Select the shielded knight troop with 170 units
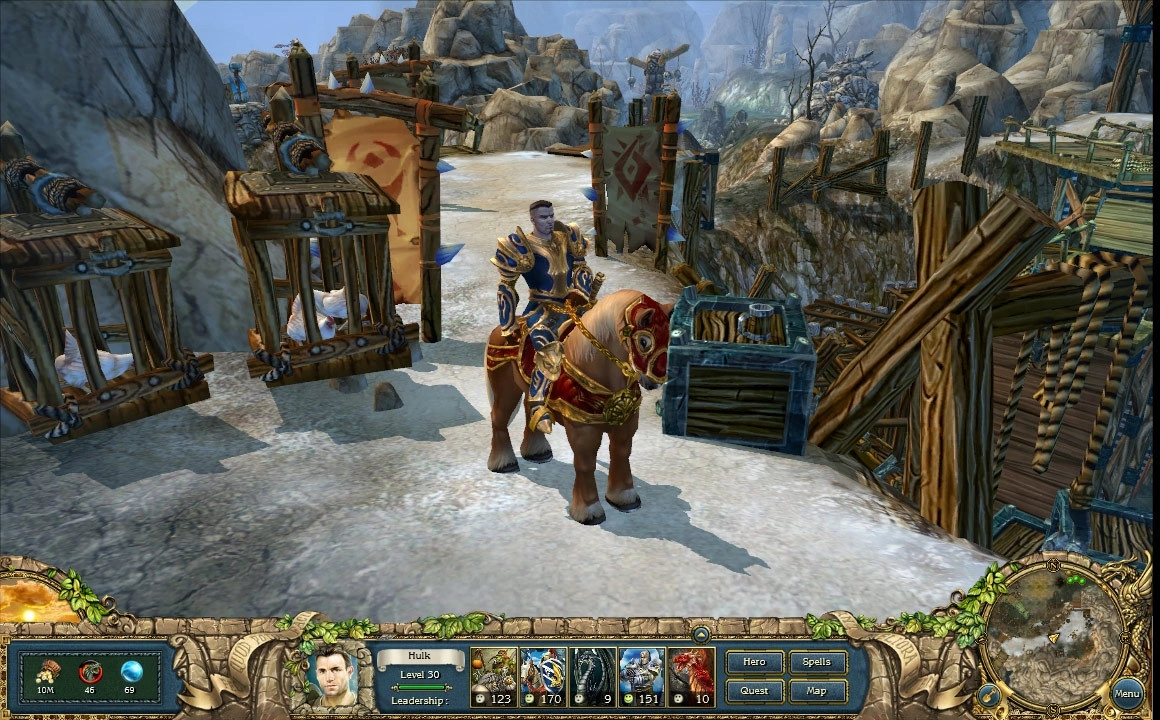 coord(543,677)
